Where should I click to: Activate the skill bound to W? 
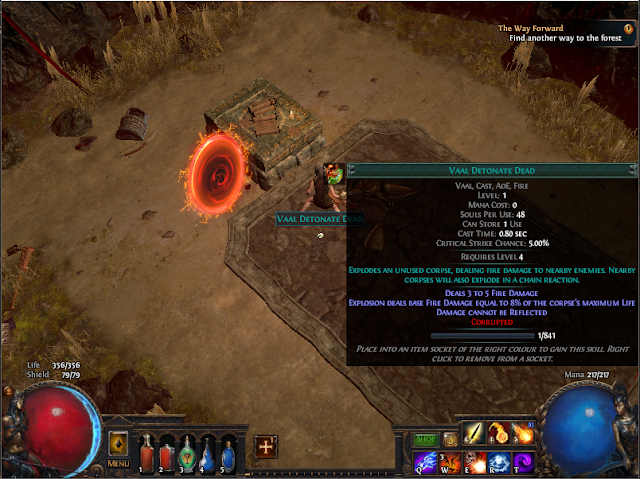(x=450, y=461)
